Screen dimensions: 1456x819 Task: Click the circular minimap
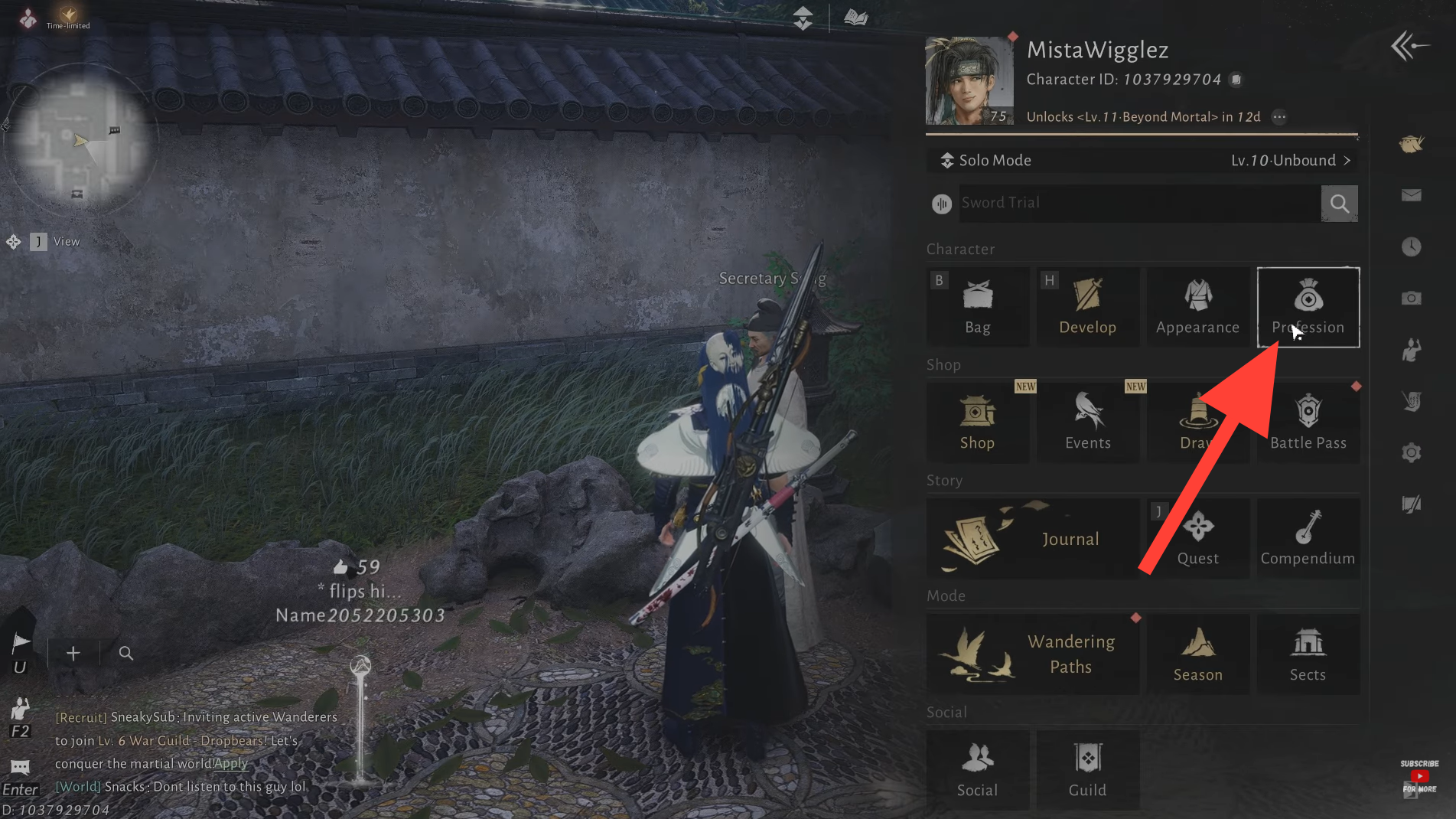79,138
